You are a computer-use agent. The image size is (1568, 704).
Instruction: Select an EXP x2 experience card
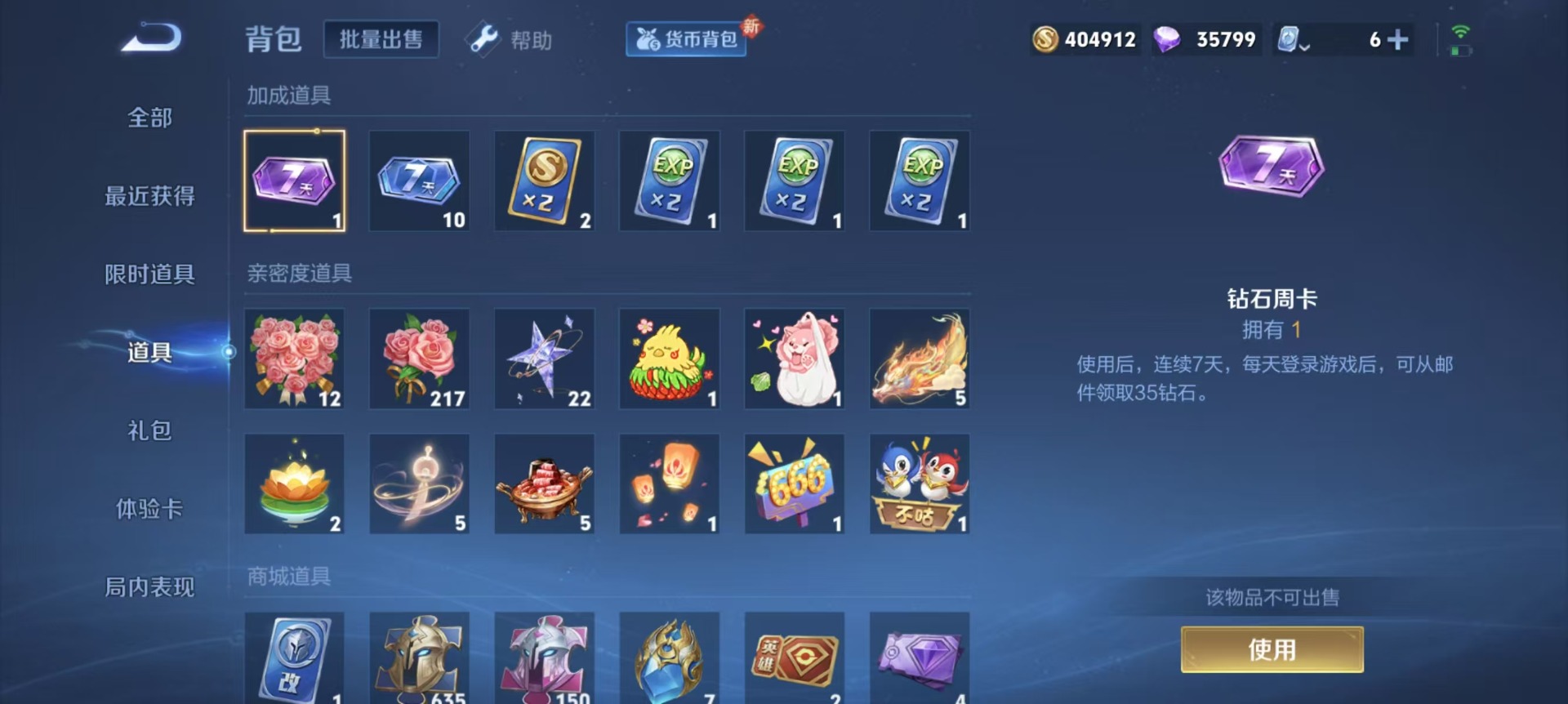[669, 181]
